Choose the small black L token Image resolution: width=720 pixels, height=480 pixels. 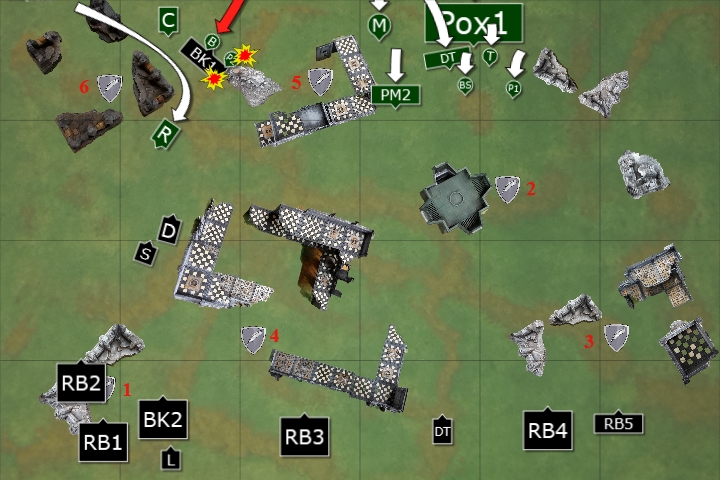(x=172, y=459)
